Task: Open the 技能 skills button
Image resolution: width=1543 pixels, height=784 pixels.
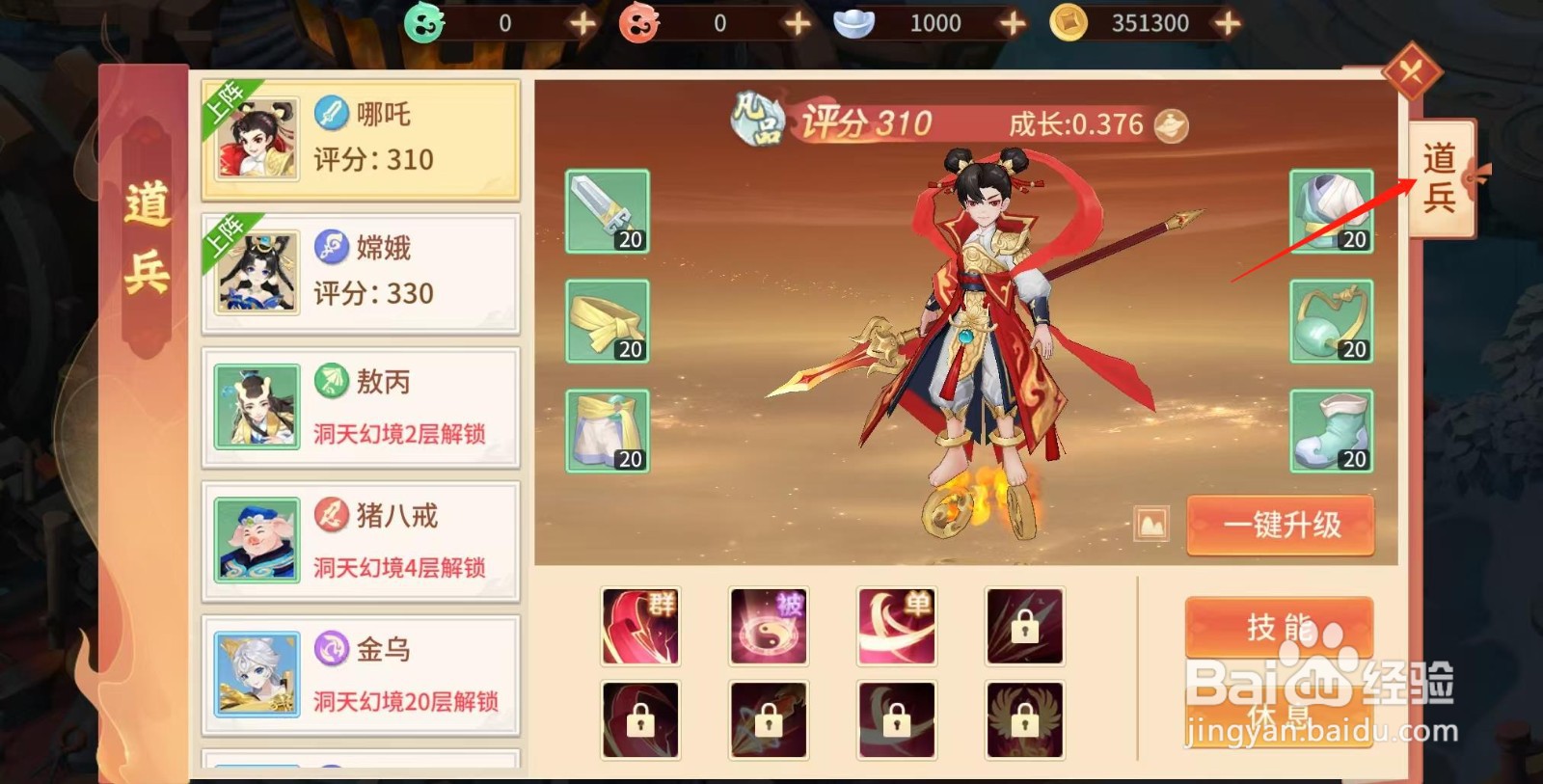Action: coord(1279,627)
